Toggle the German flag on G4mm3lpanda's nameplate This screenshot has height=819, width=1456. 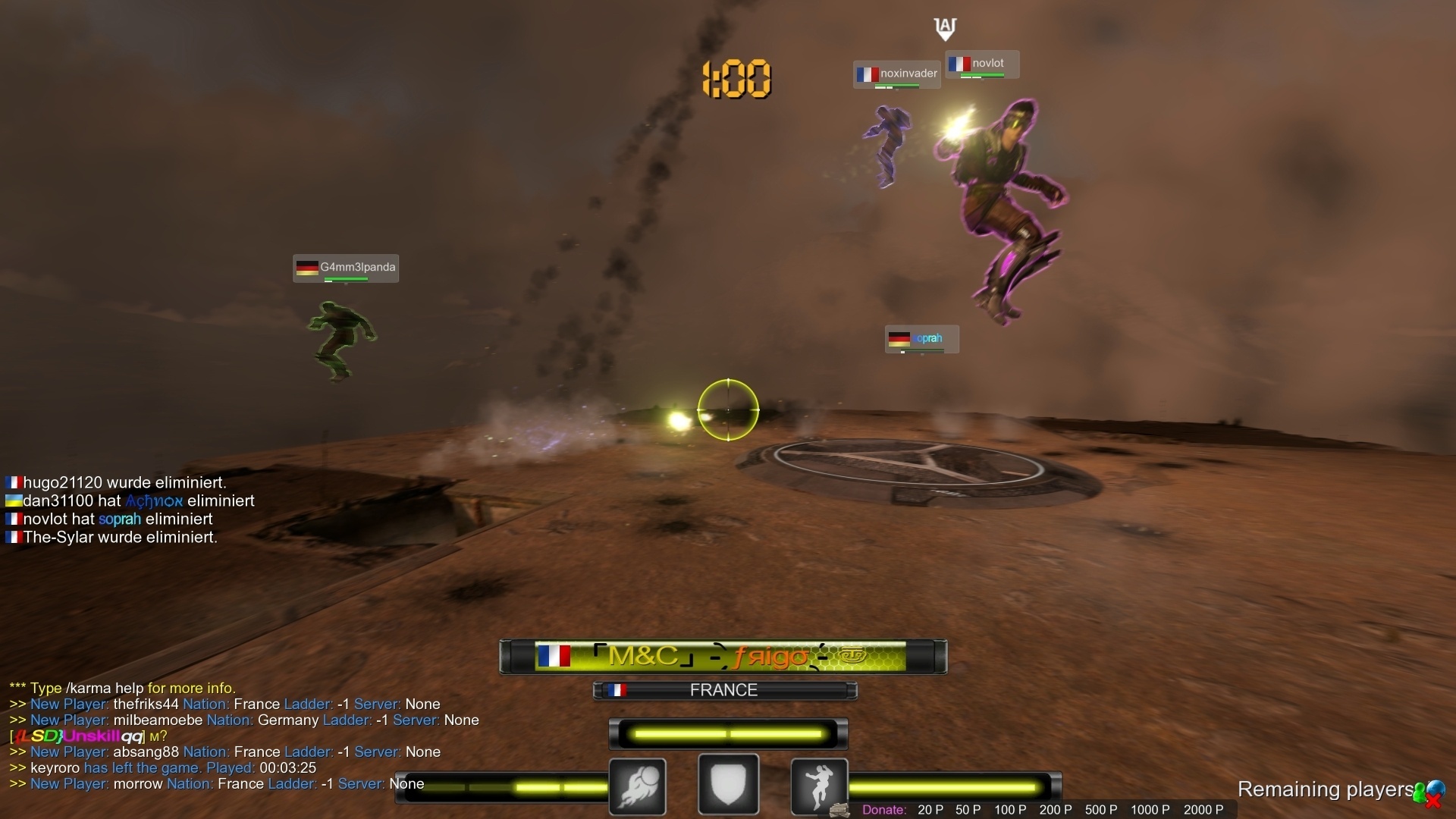tap(306, 268)
